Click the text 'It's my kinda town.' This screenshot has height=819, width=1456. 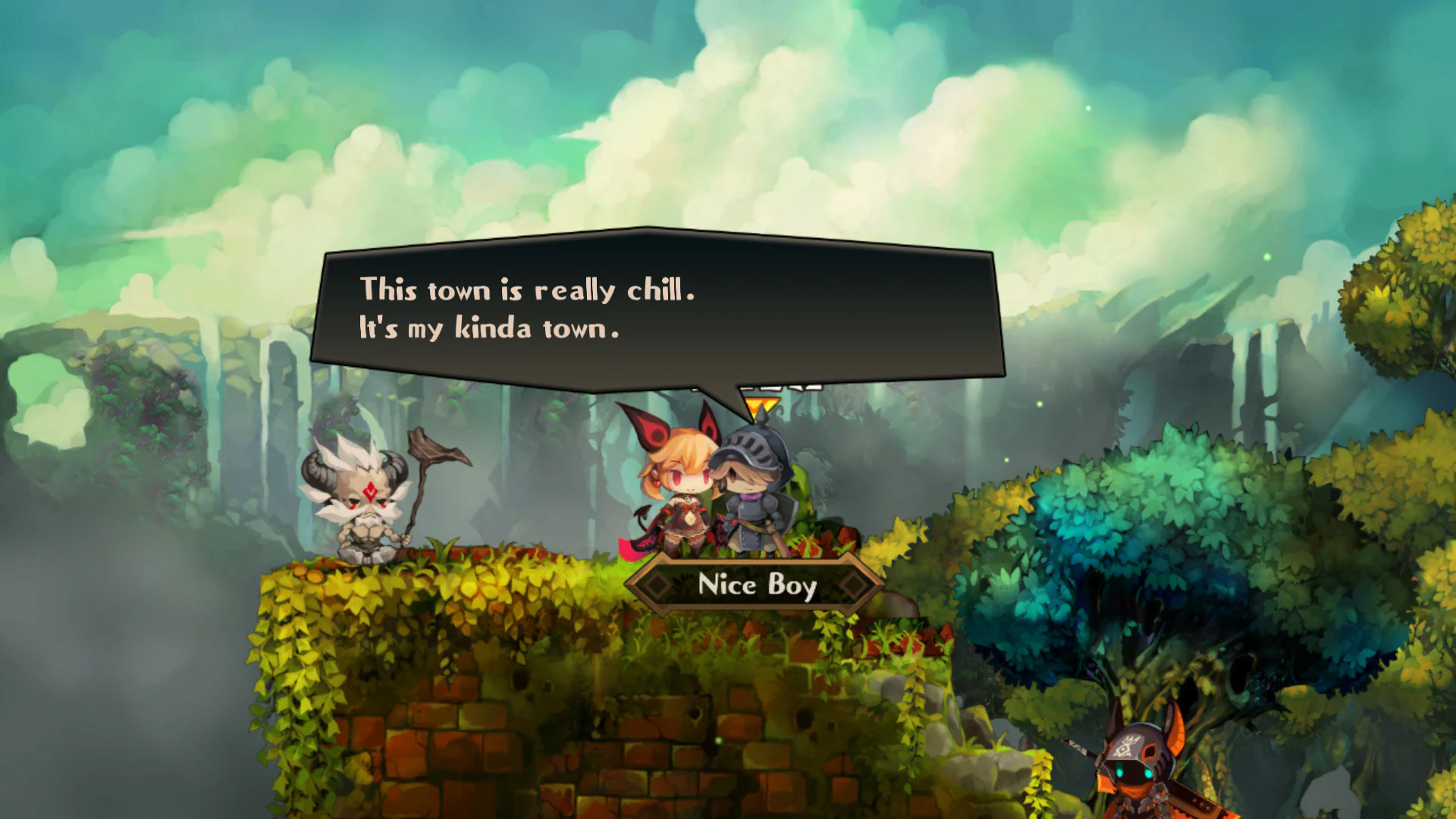click(488, 329)
